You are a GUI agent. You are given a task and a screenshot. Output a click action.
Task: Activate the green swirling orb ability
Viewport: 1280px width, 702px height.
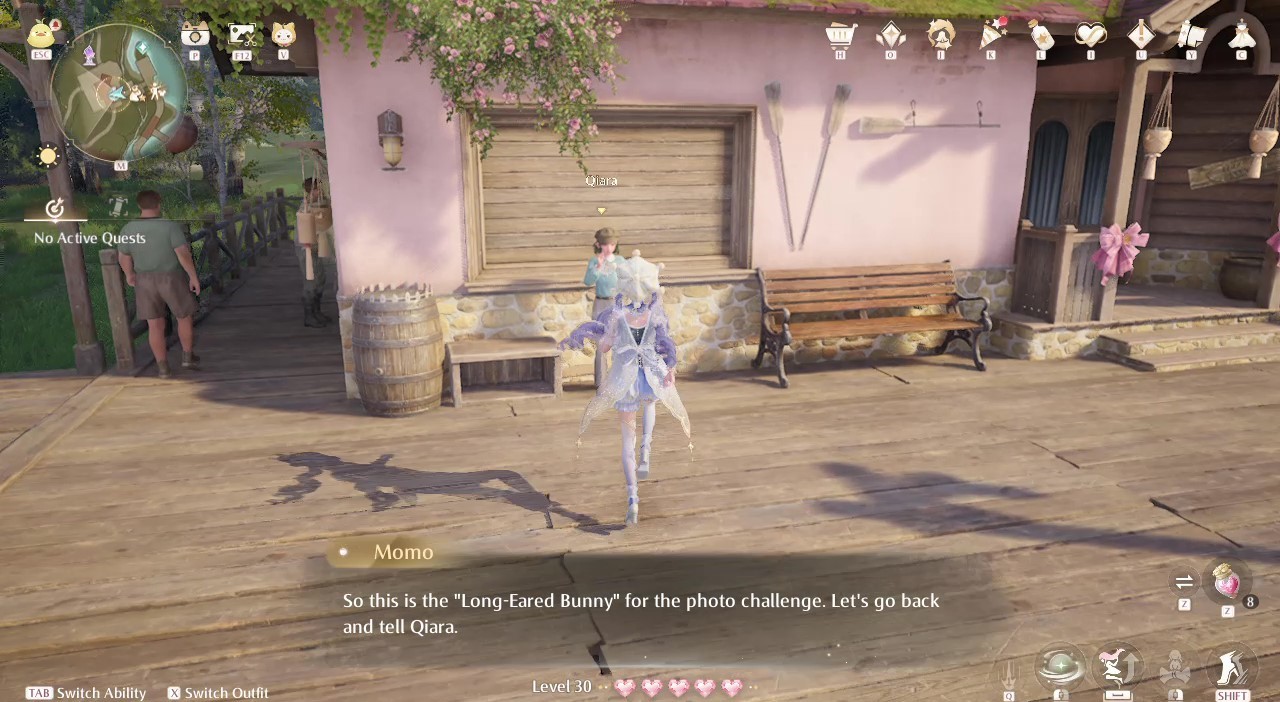tap(1059, 666)
